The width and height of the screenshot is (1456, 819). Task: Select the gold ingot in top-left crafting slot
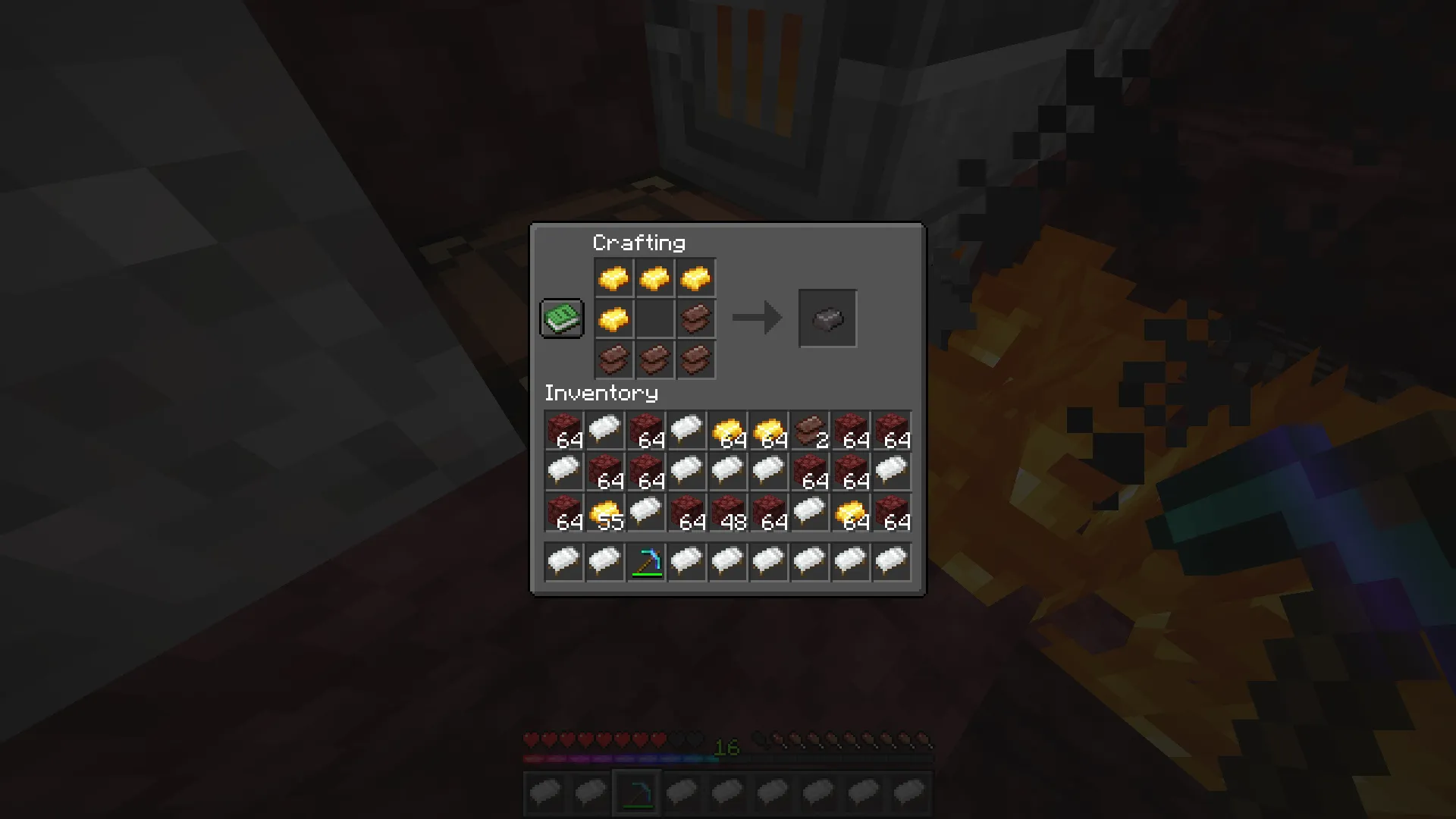(x=613, y=277)
